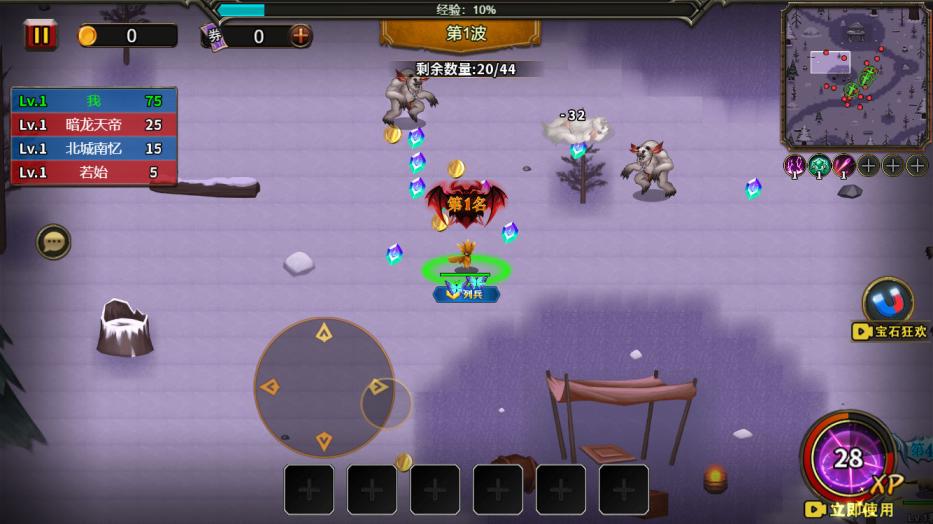Open the chat bubble button

(x=53, y=242)
